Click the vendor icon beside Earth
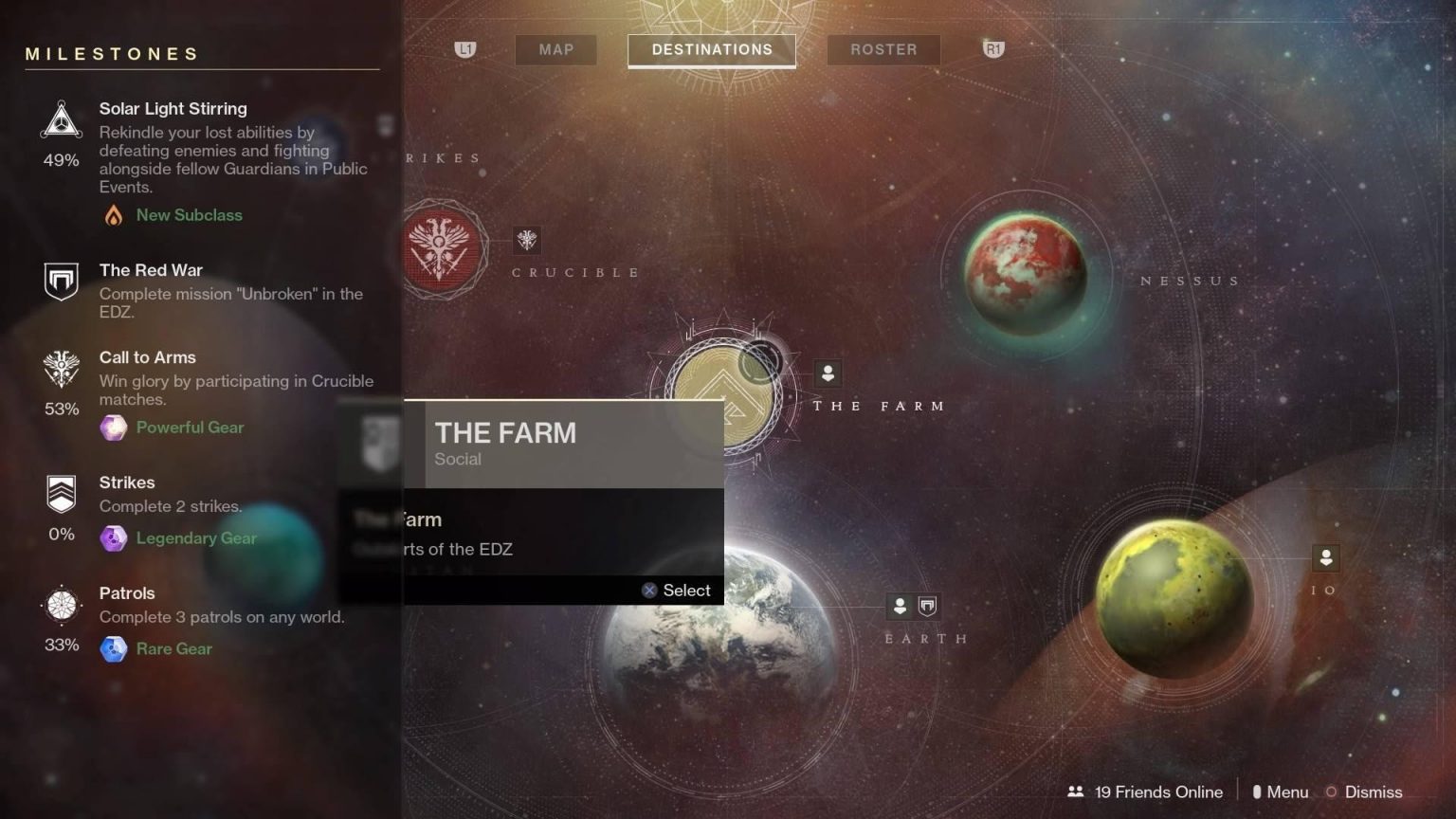 pos(900,606)
